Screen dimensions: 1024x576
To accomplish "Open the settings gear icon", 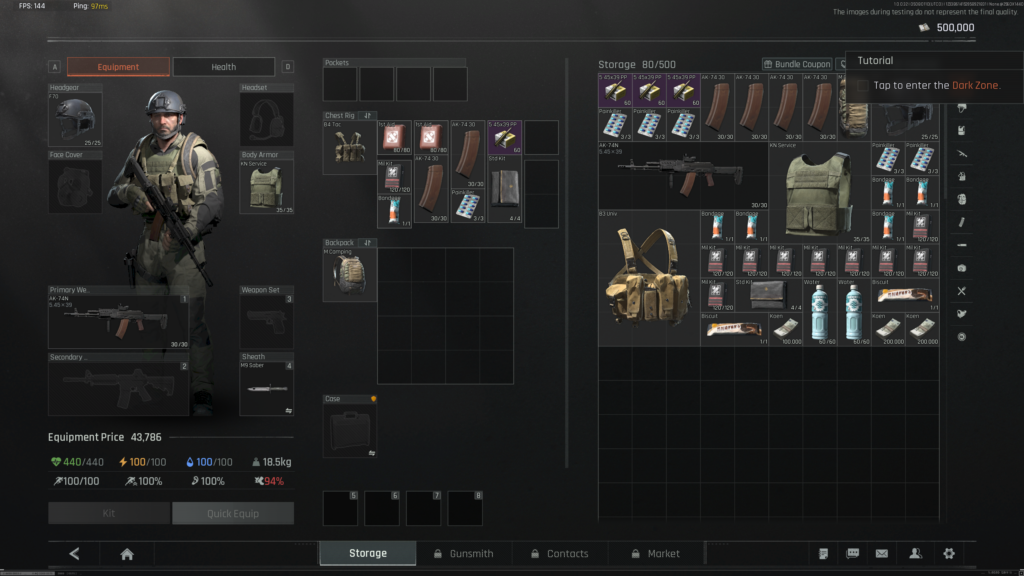I will tap(948, 553).
